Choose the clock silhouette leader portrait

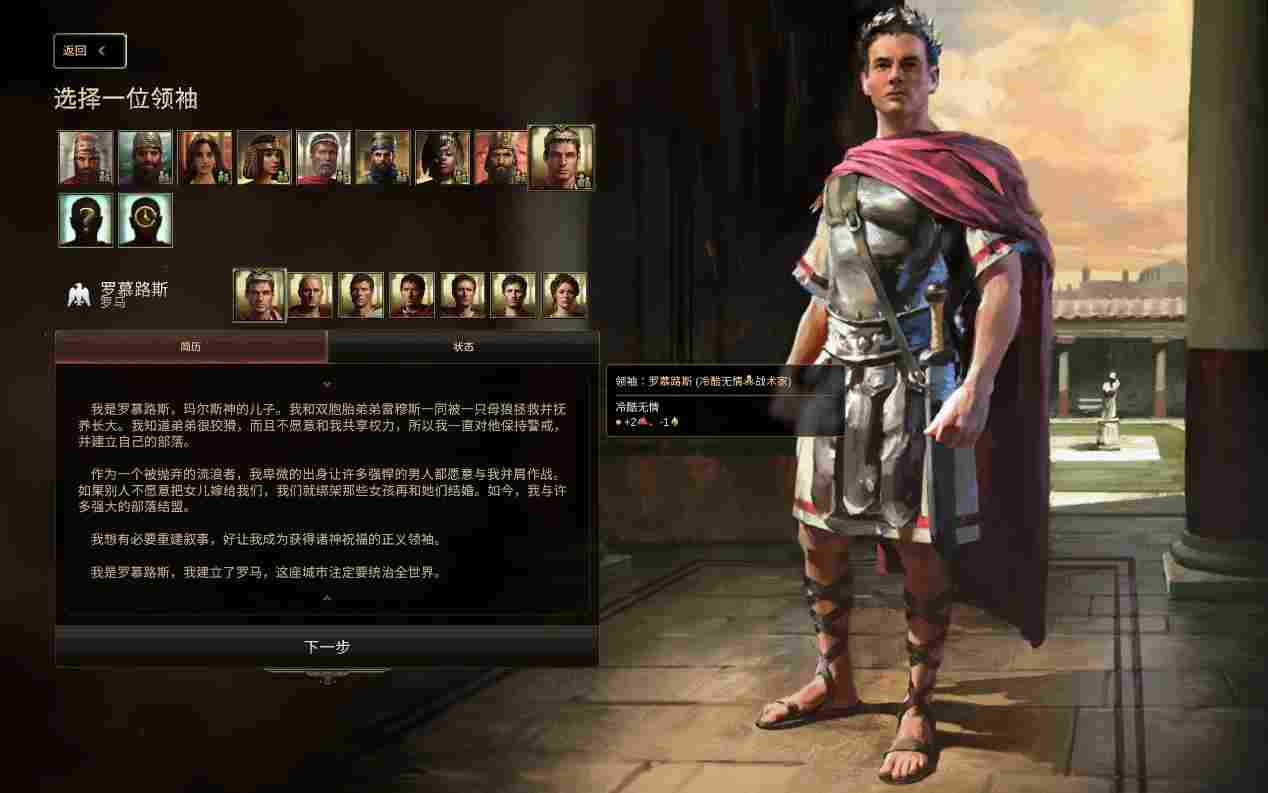145,220
